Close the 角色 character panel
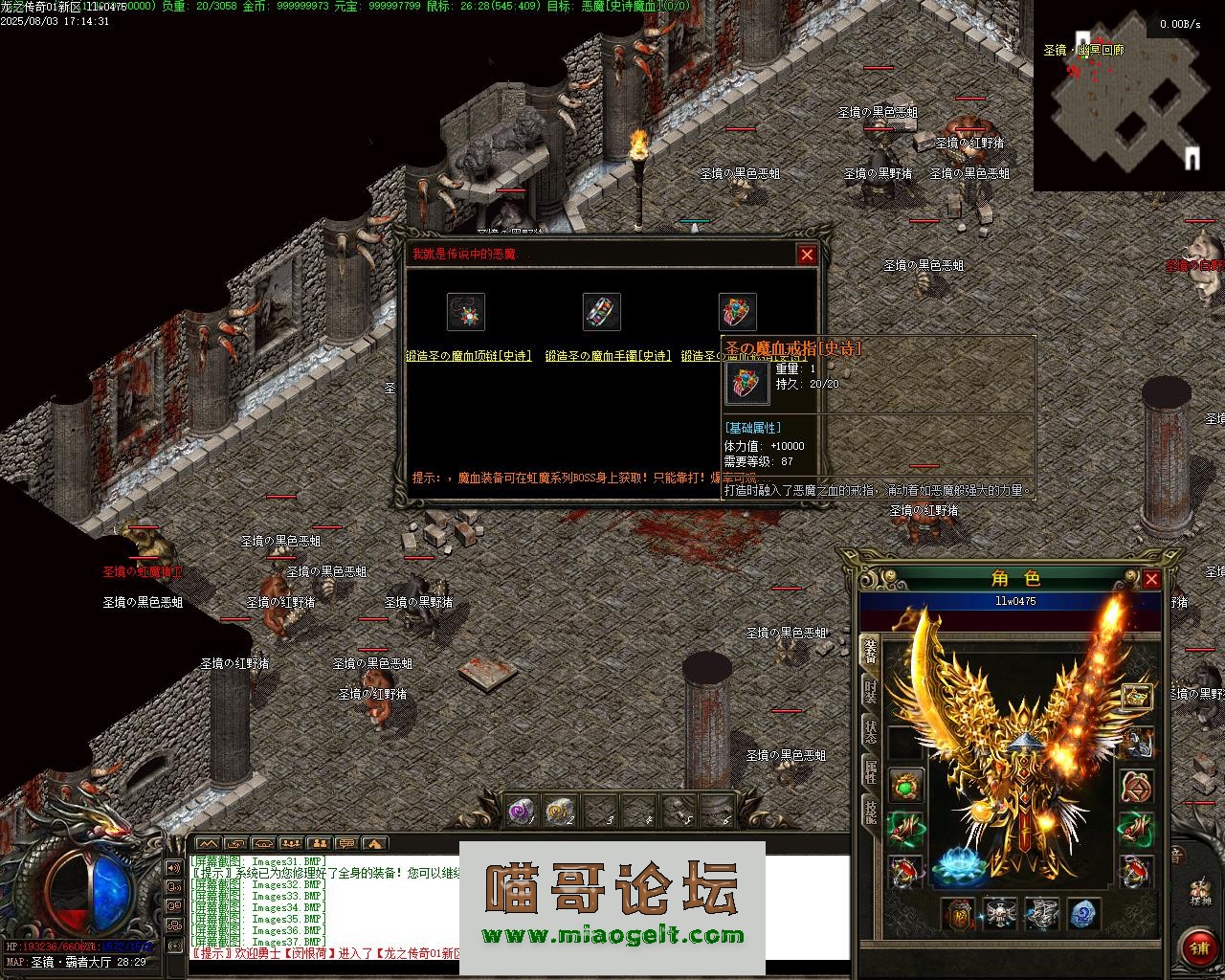The height and width of the screenshot is (980, 1225). (x=1151, y=579)
